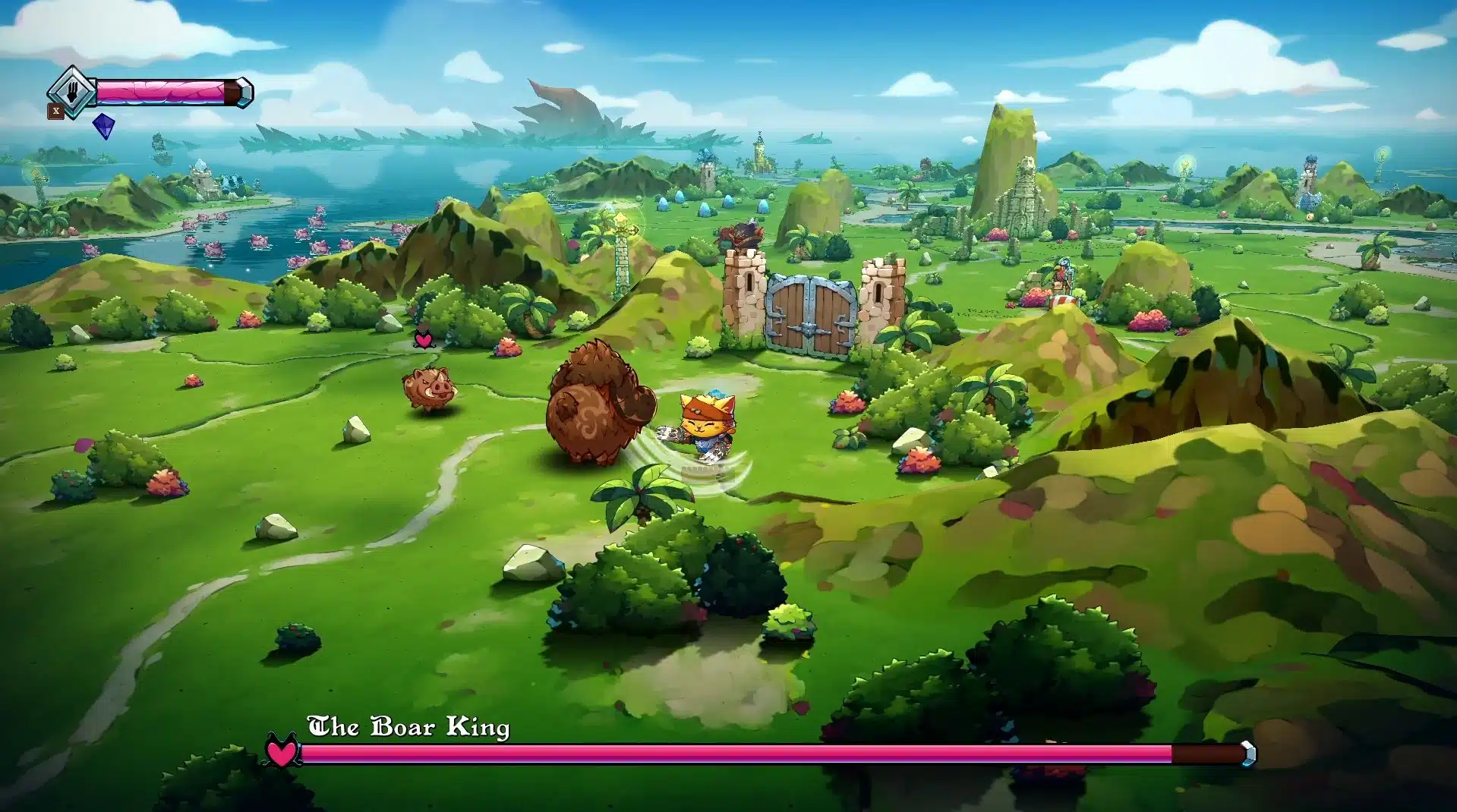Click the brown X key badge

[x=56, y=112]
